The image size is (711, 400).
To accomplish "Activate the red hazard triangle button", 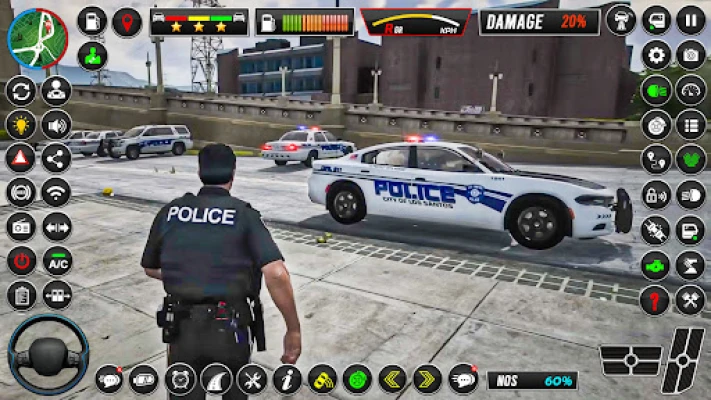I will [21, 158].
